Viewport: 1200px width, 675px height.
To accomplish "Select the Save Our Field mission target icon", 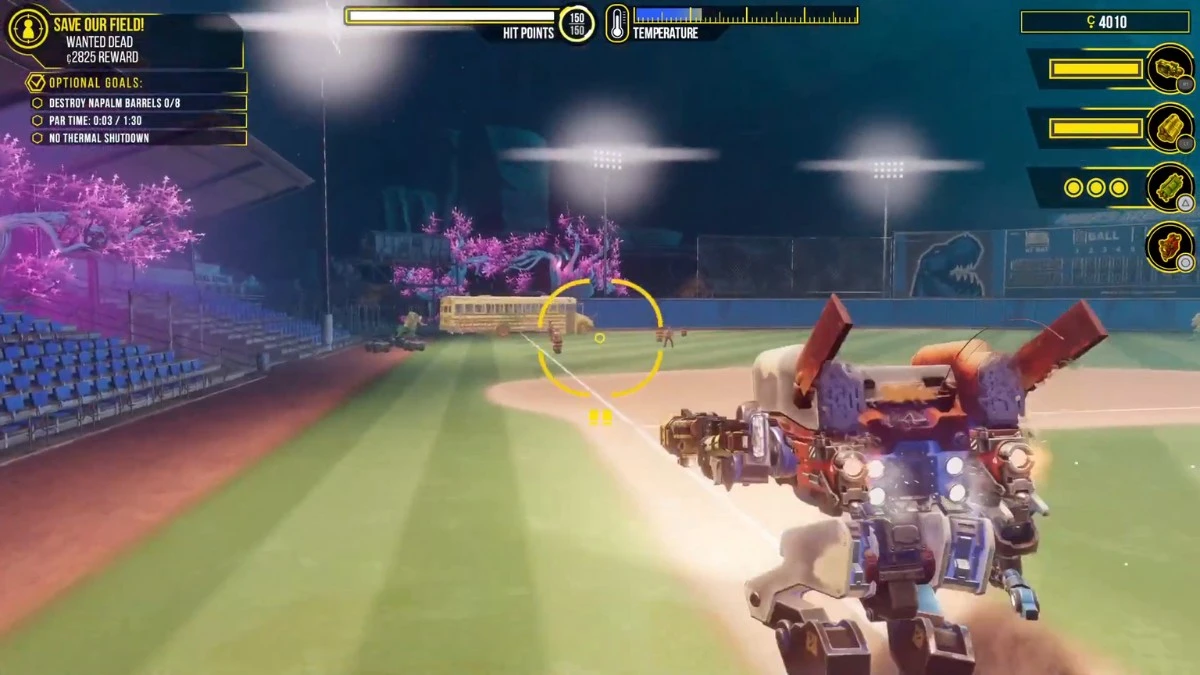I will click(28, 28).
